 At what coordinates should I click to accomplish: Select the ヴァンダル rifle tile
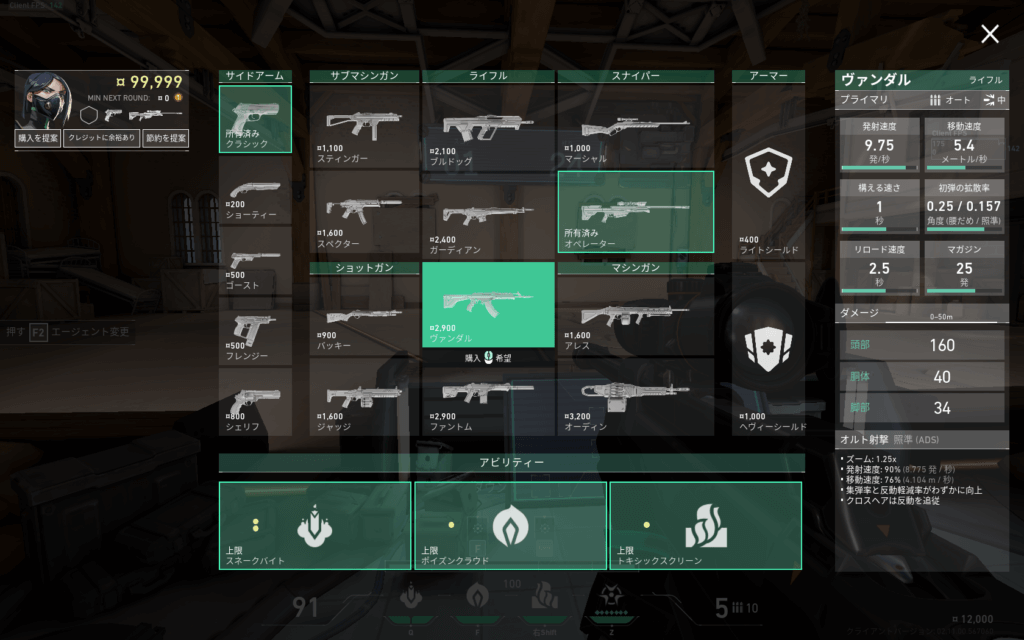coord(488,305)
